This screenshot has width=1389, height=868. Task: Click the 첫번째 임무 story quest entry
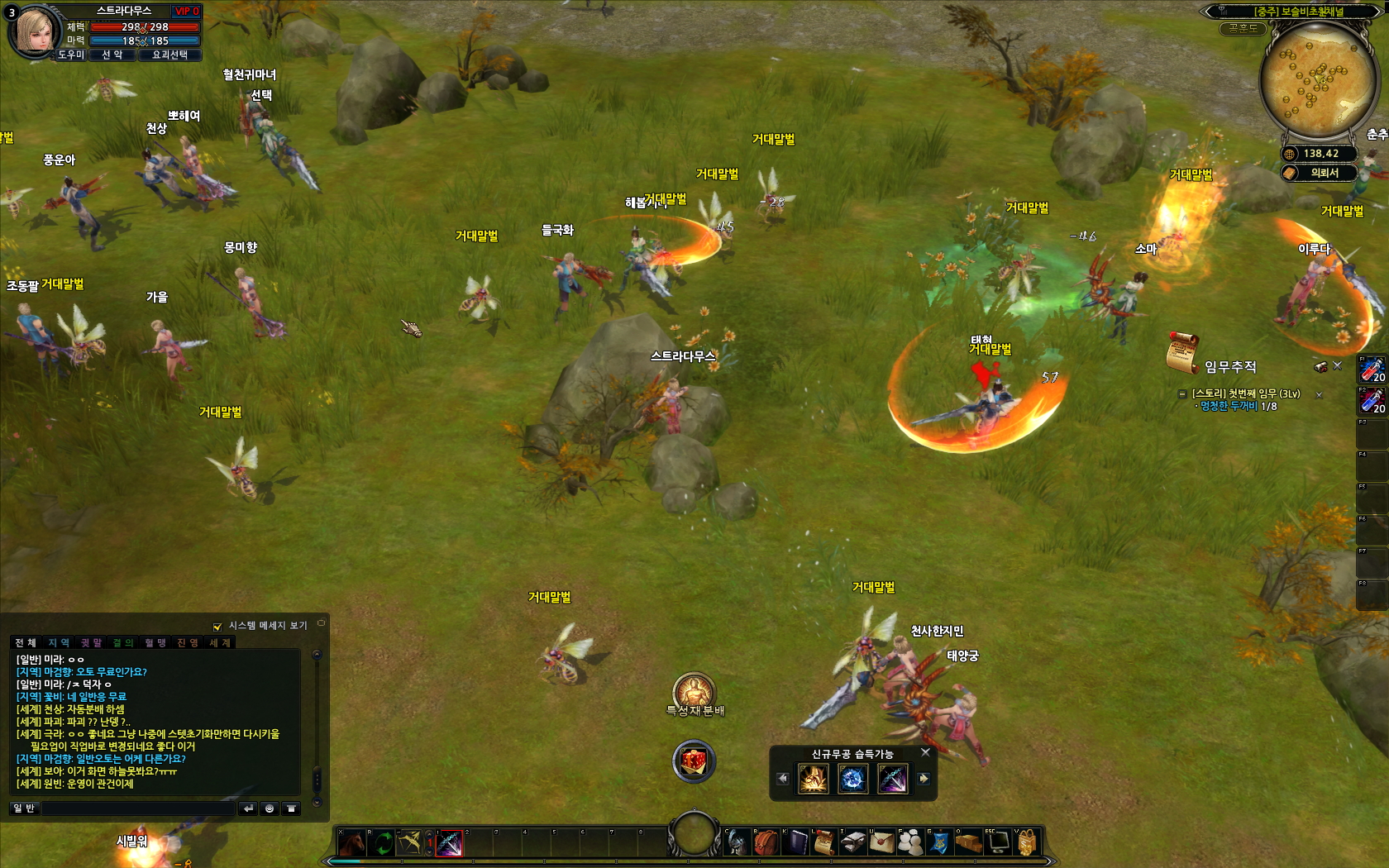pyautogui.click(x=1245, y=393)
